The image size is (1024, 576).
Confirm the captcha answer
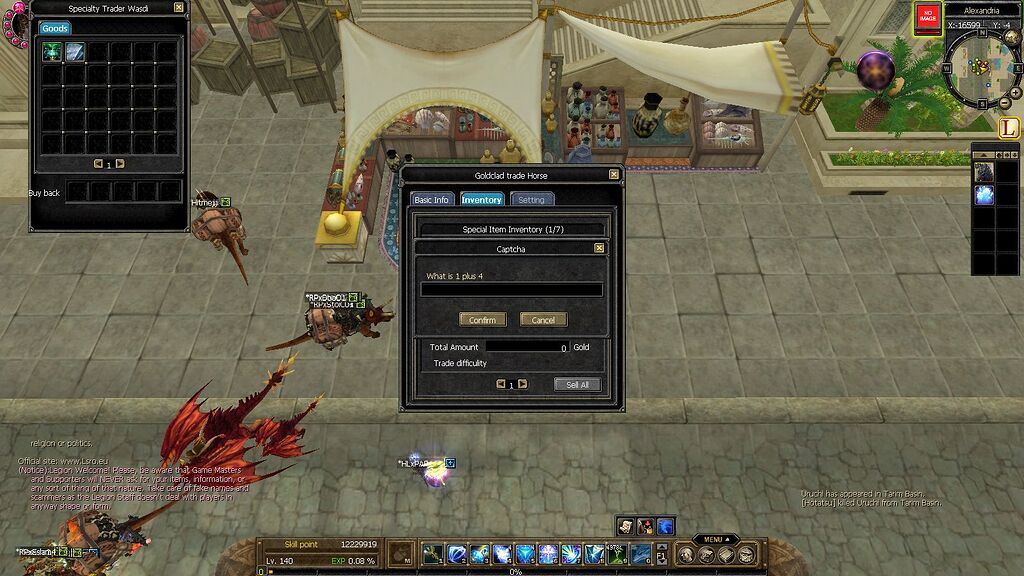pos(482,320)
